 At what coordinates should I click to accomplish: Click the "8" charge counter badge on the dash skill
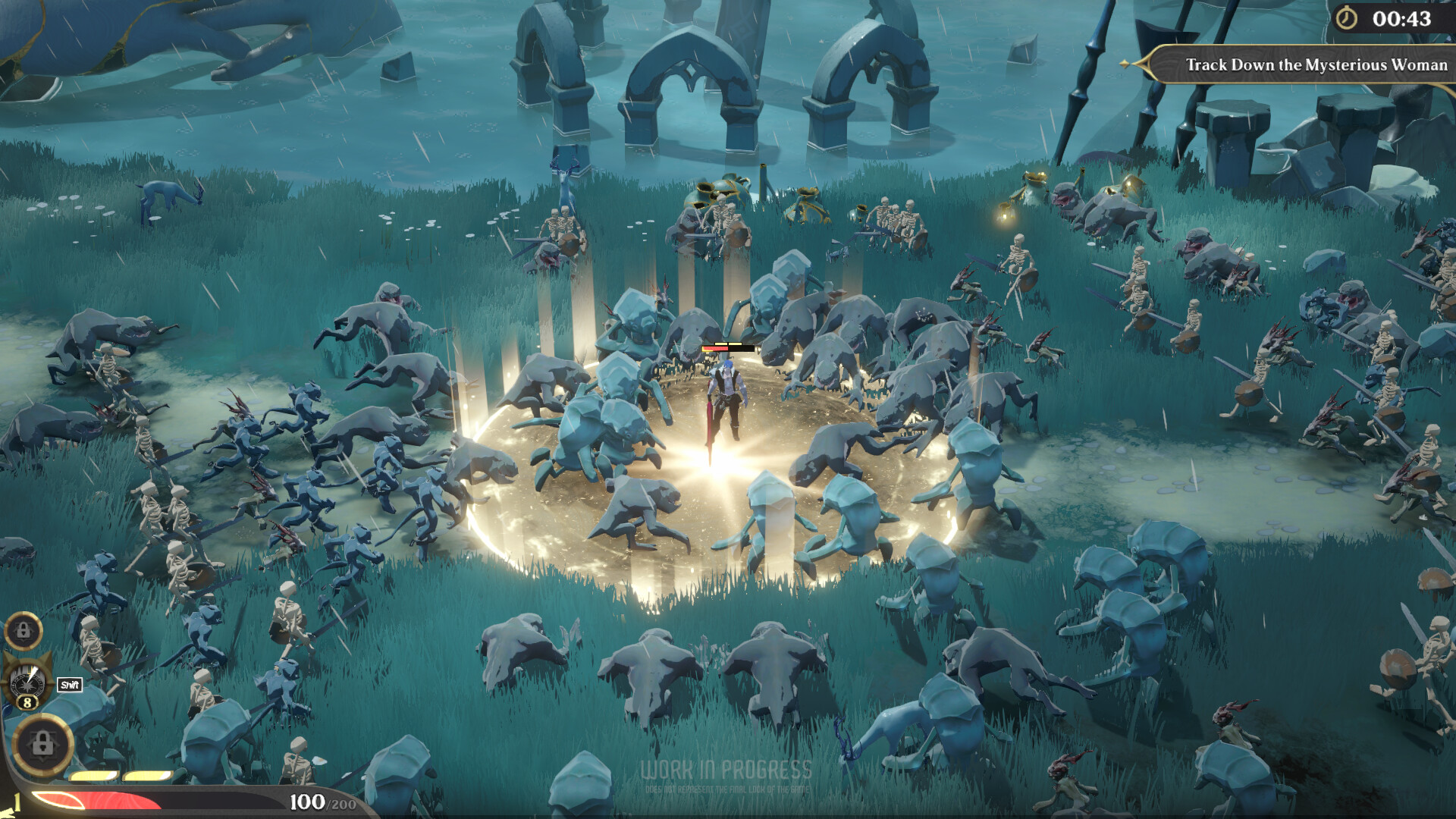pyautogui.click(x=27, y=701)
